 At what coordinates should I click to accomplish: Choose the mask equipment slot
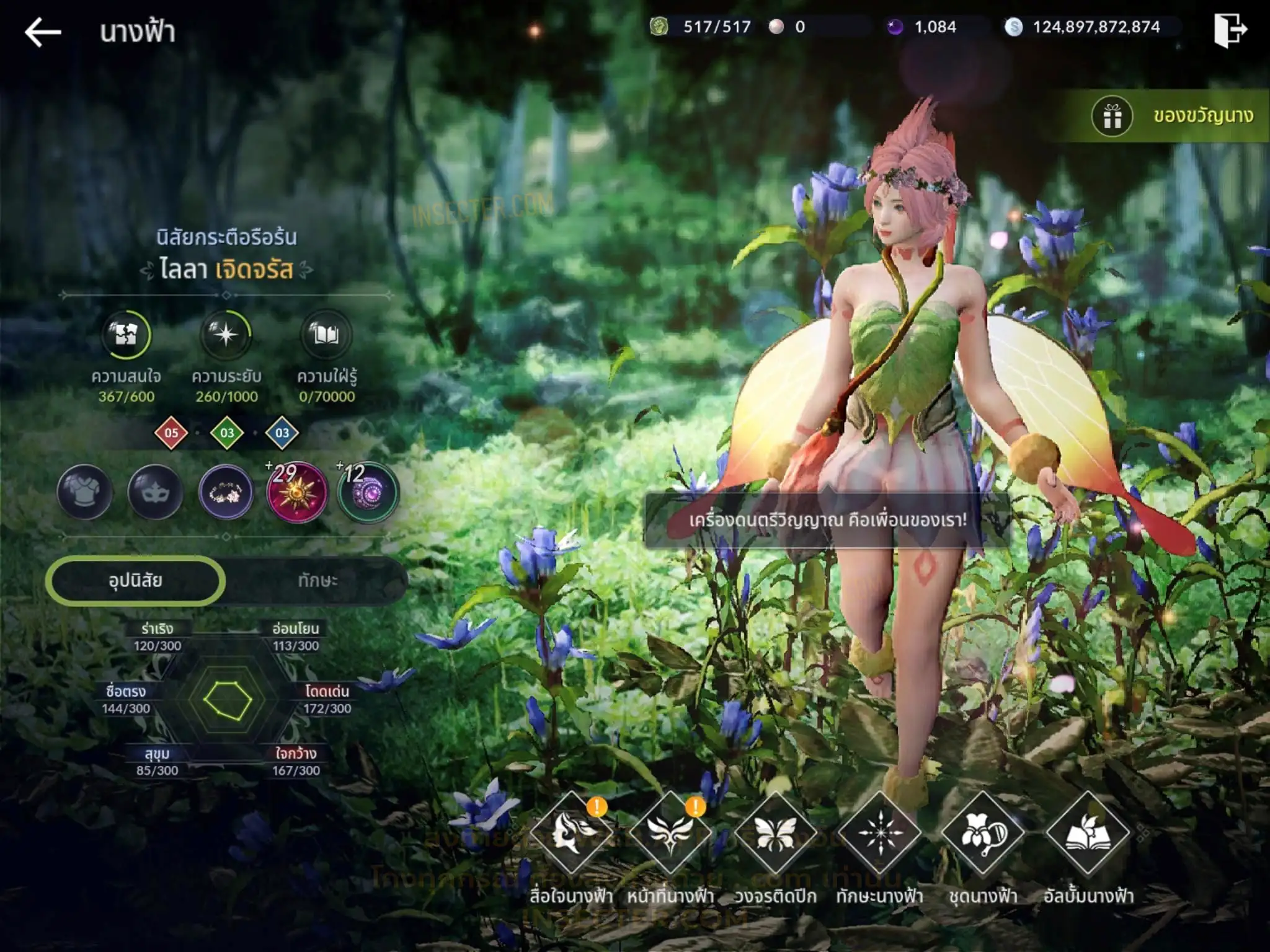155,492
